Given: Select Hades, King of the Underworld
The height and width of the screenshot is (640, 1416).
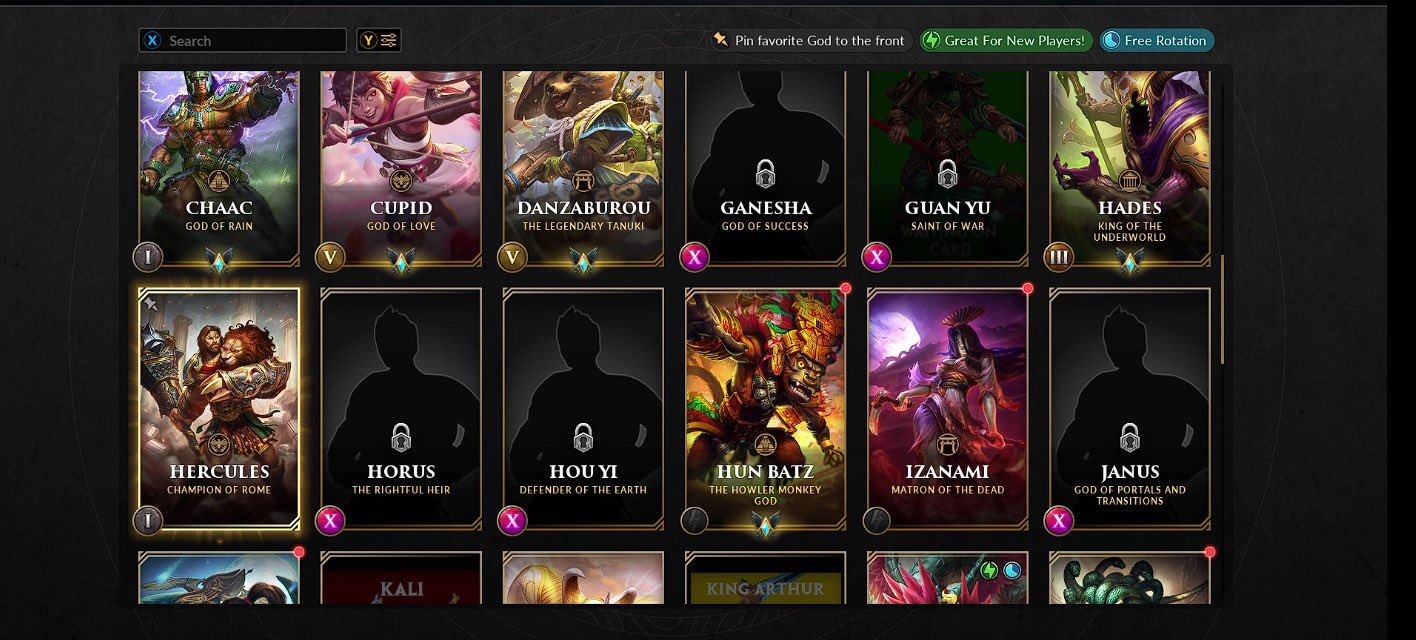Looking at the screenshot, I should point(1129,165).
